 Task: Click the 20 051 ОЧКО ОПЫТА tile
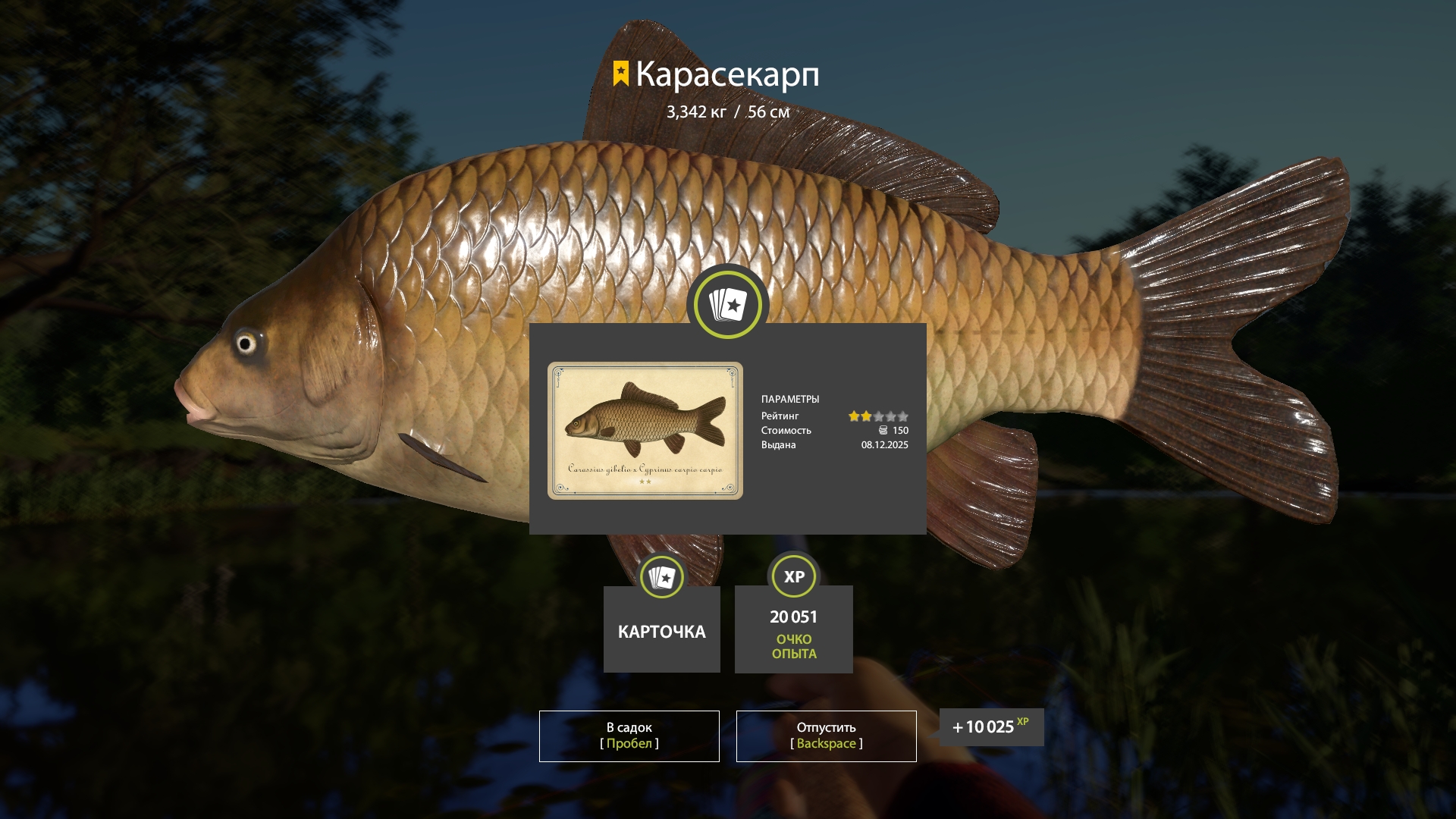(x=793, y=629)
